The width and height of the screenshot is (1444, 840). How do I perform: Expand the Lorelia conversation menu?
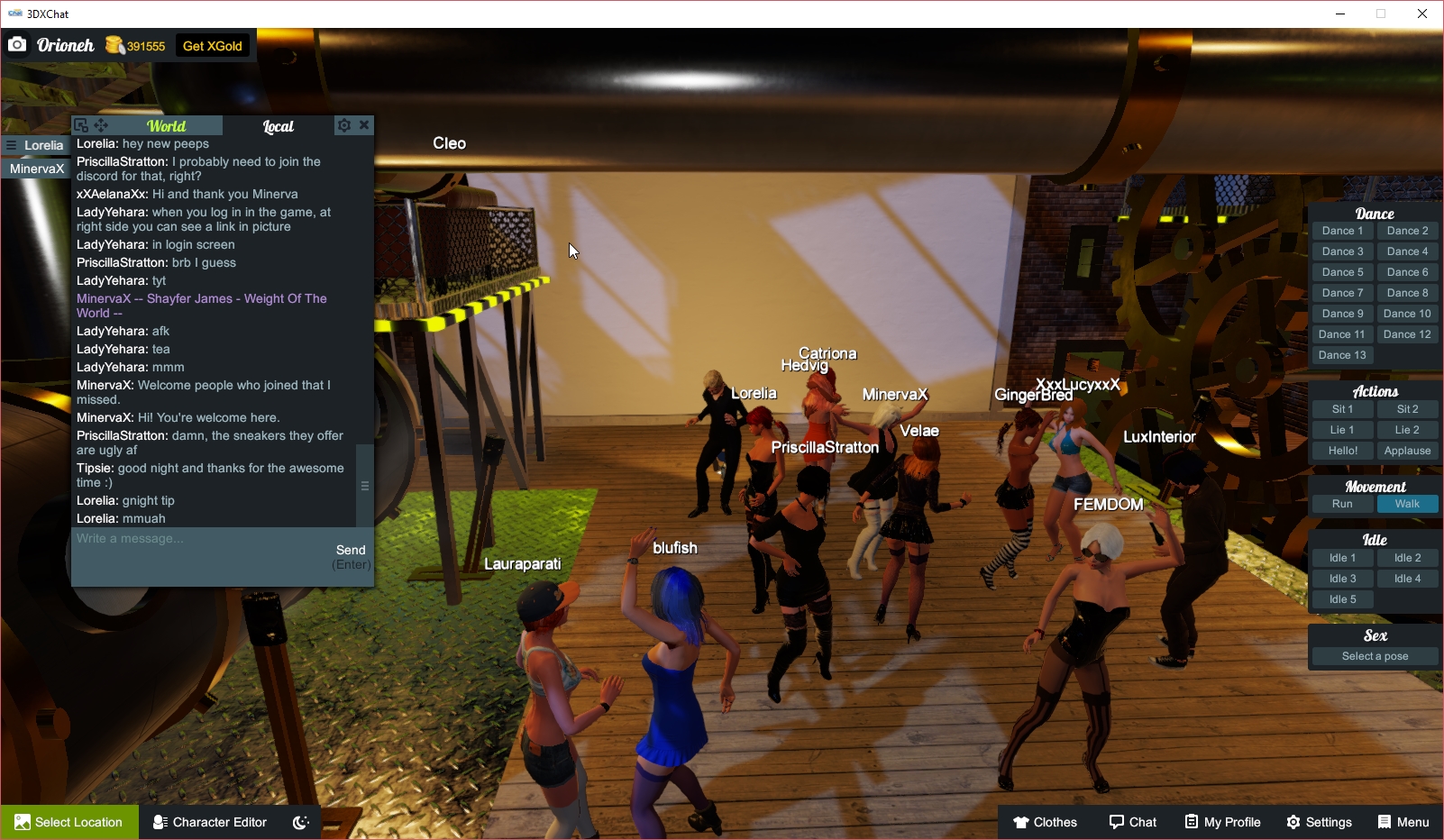[11, 145]
